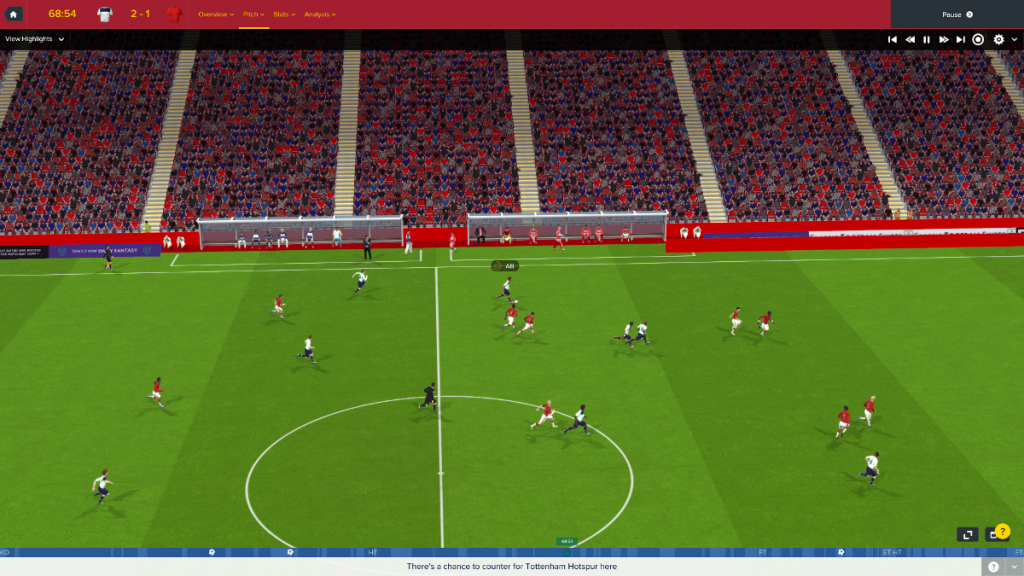Screen dimensions: 1024x576
Task: Open the Stats dropdown menu
Action: click(283, 15)
